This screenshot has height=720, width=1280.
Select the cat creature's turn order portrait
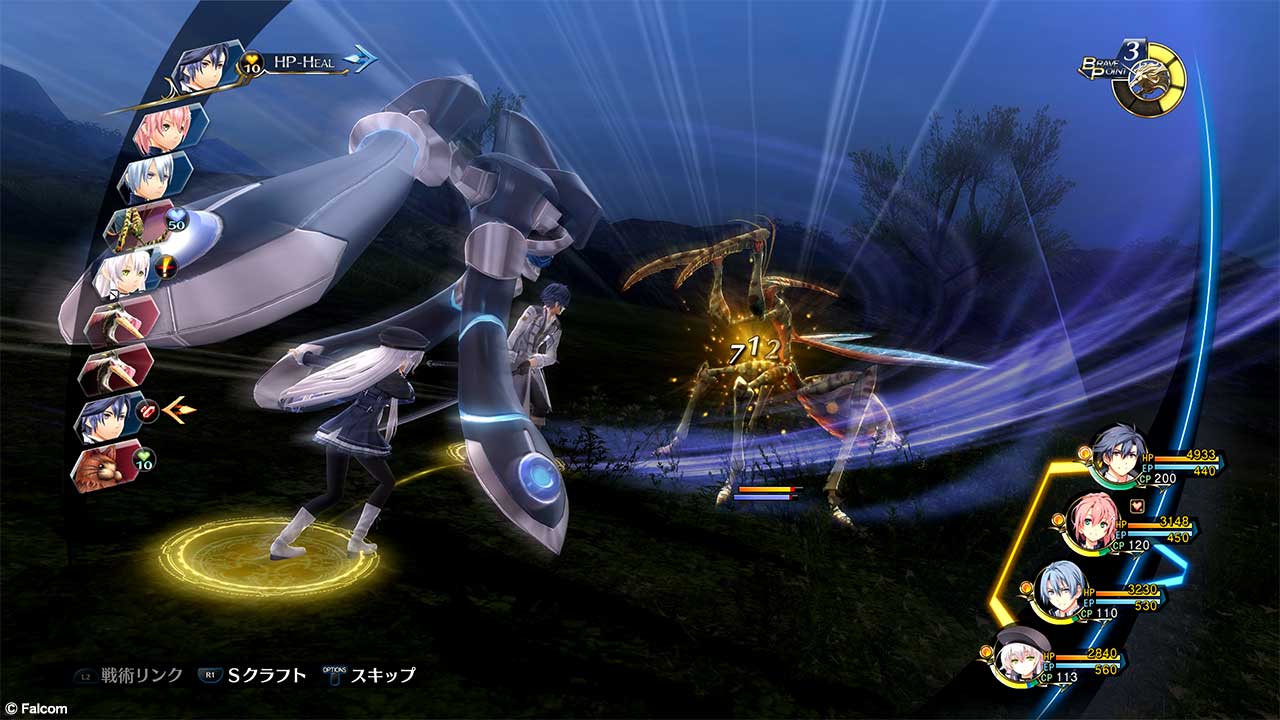(x=101, y=467)
